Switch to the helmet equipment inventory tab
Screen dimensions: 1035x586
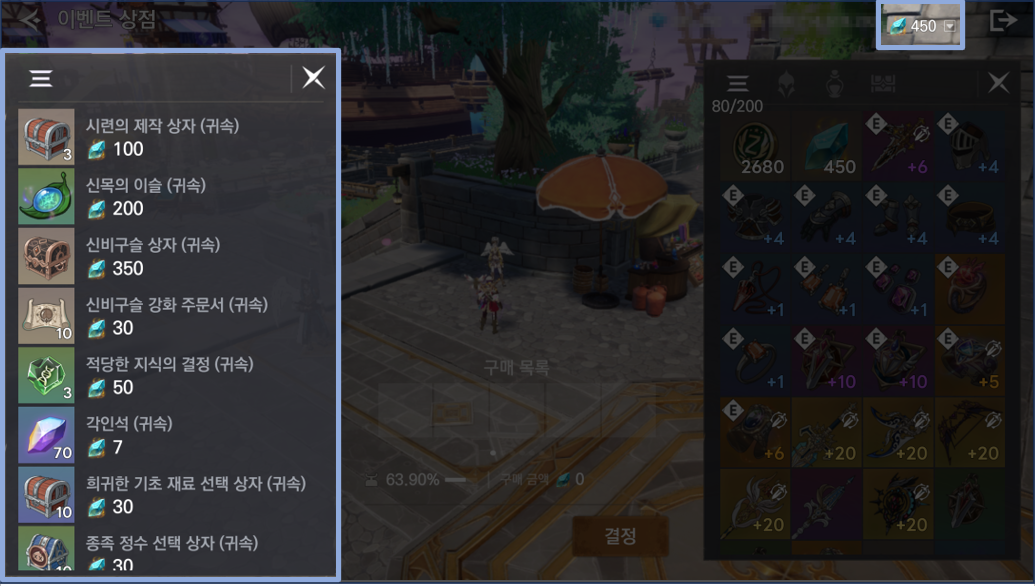(787, 83)
